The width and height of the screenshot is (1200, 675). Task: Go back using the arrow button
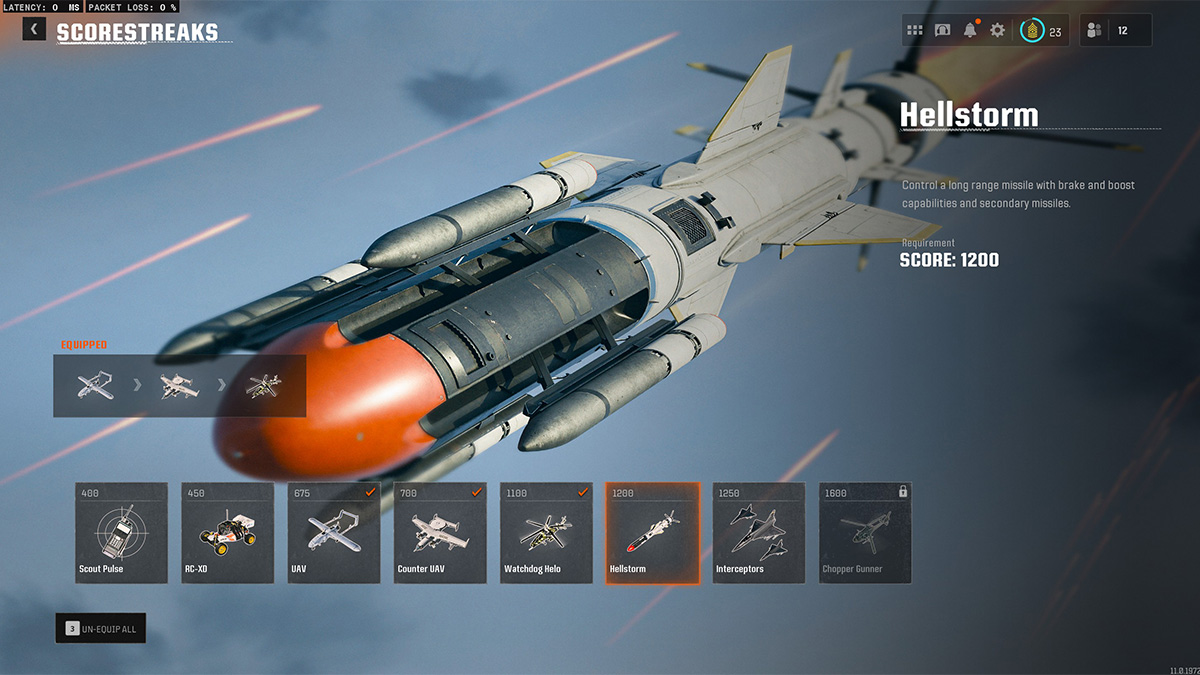click(34, 29)
